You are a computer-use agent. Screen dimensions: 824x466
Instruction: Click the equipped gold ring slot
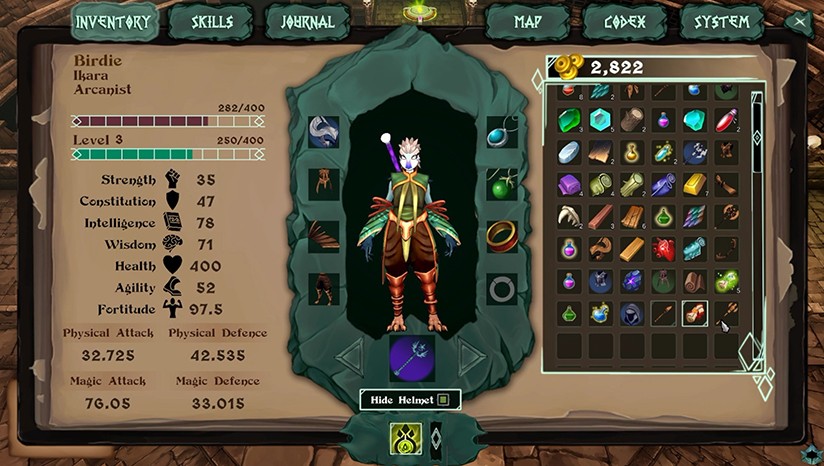tap(502, 236)
